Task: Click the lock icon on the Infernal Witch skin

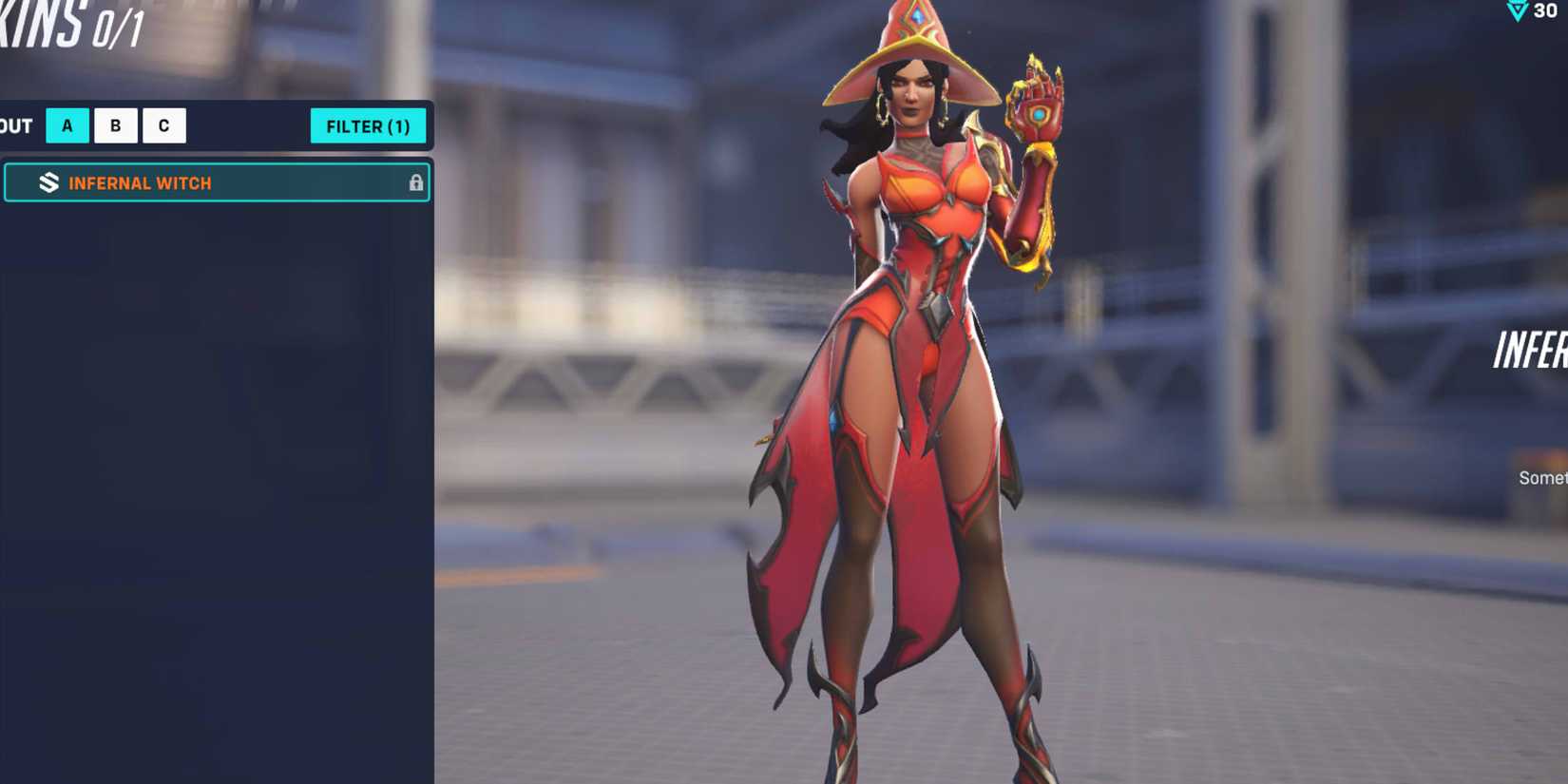Action: (x=417, y=182)
